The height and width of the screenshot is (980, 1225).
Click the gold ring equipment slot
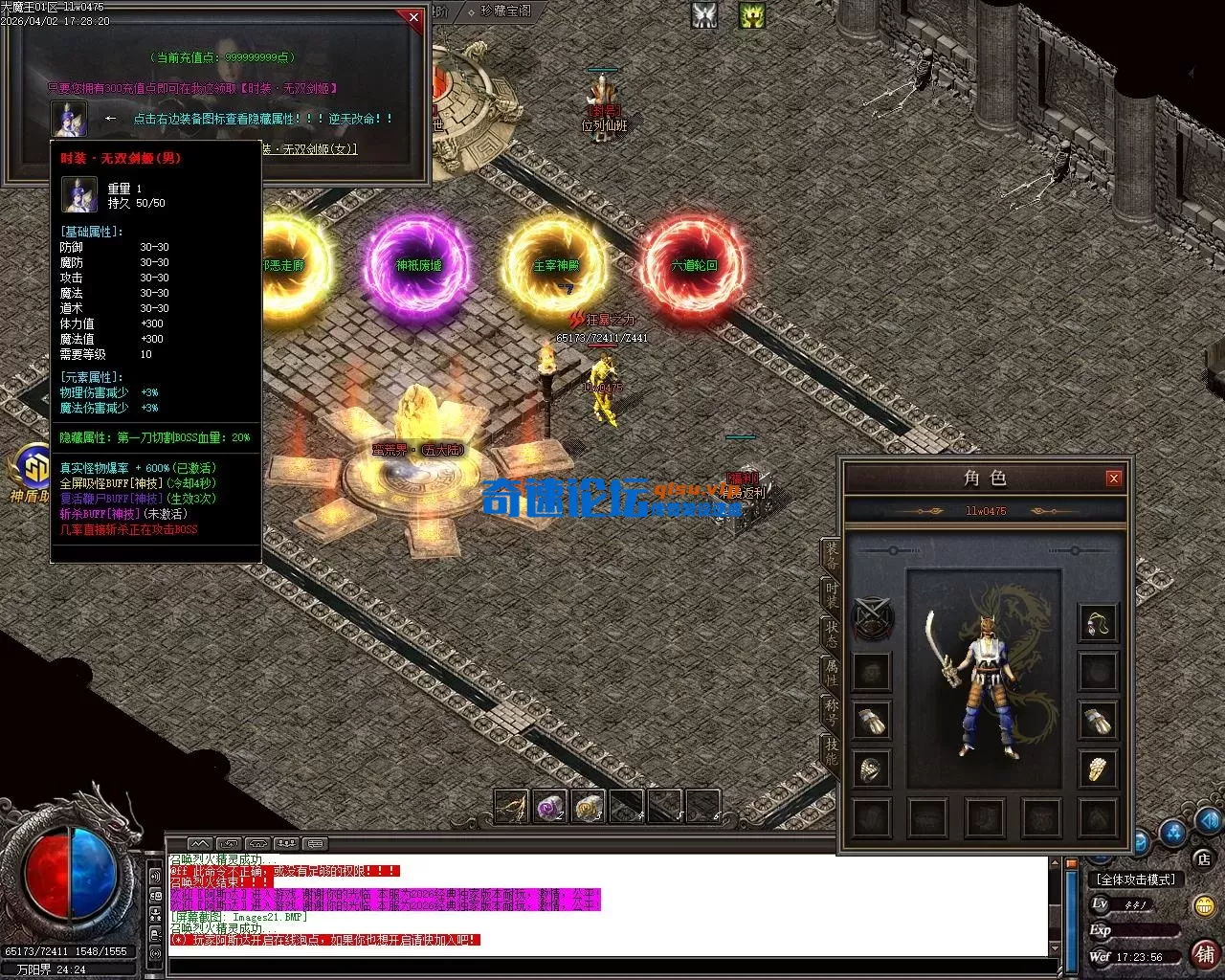coord(1098,769)
